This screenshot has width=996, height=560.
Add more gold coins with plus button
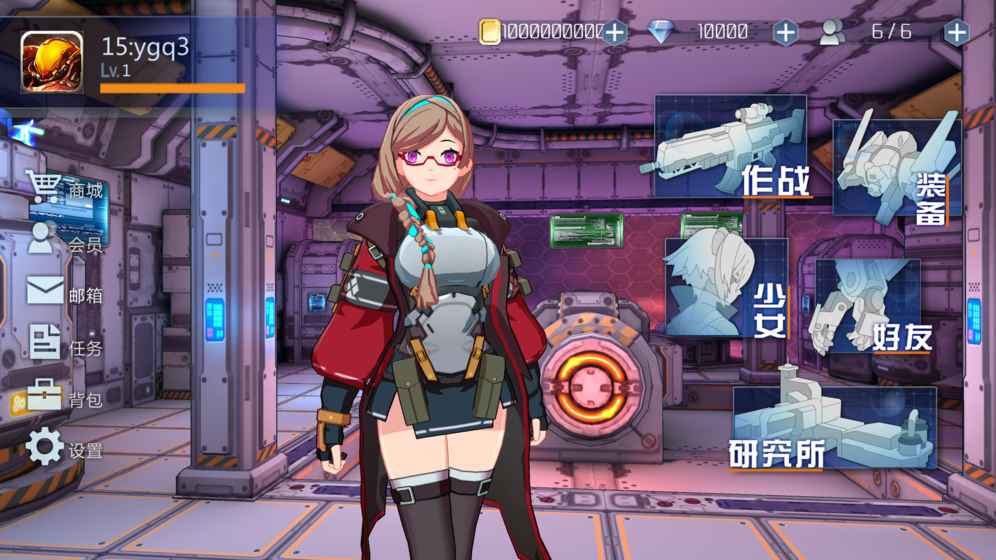click(x=614, y=32)
